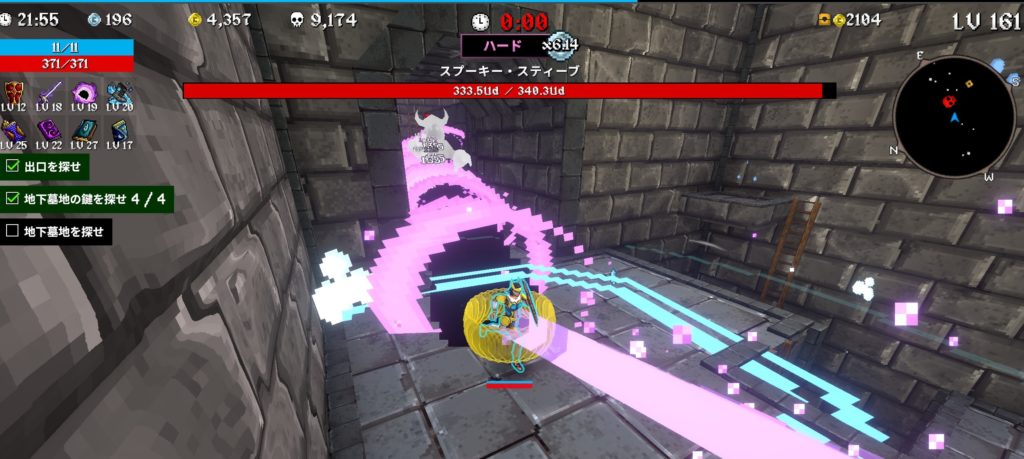1024x459 pixels.
Task: Choose the ice hammer icon at LV 20
Action: point(119,93)
